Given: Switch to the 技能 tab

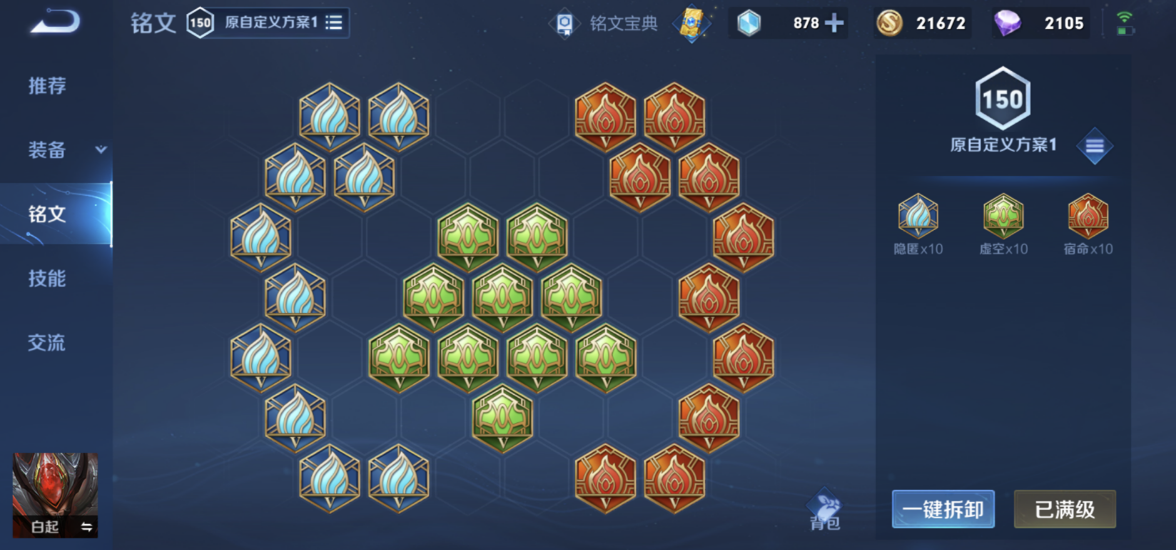Looking at the screenshot, I should [x=47, y=278].
